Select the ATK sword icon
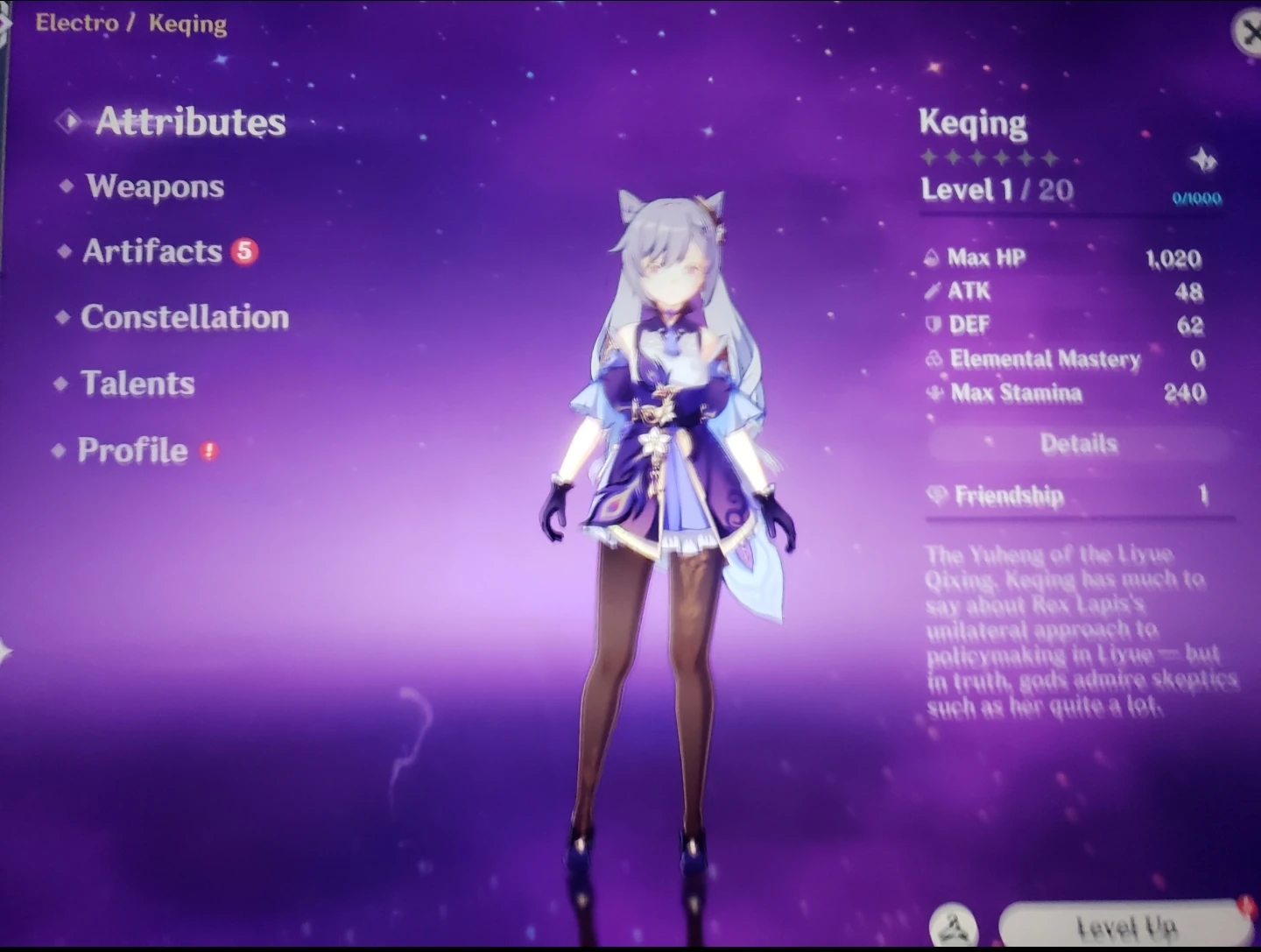This screenshot has width=1261, height=952. coord(932,292)
